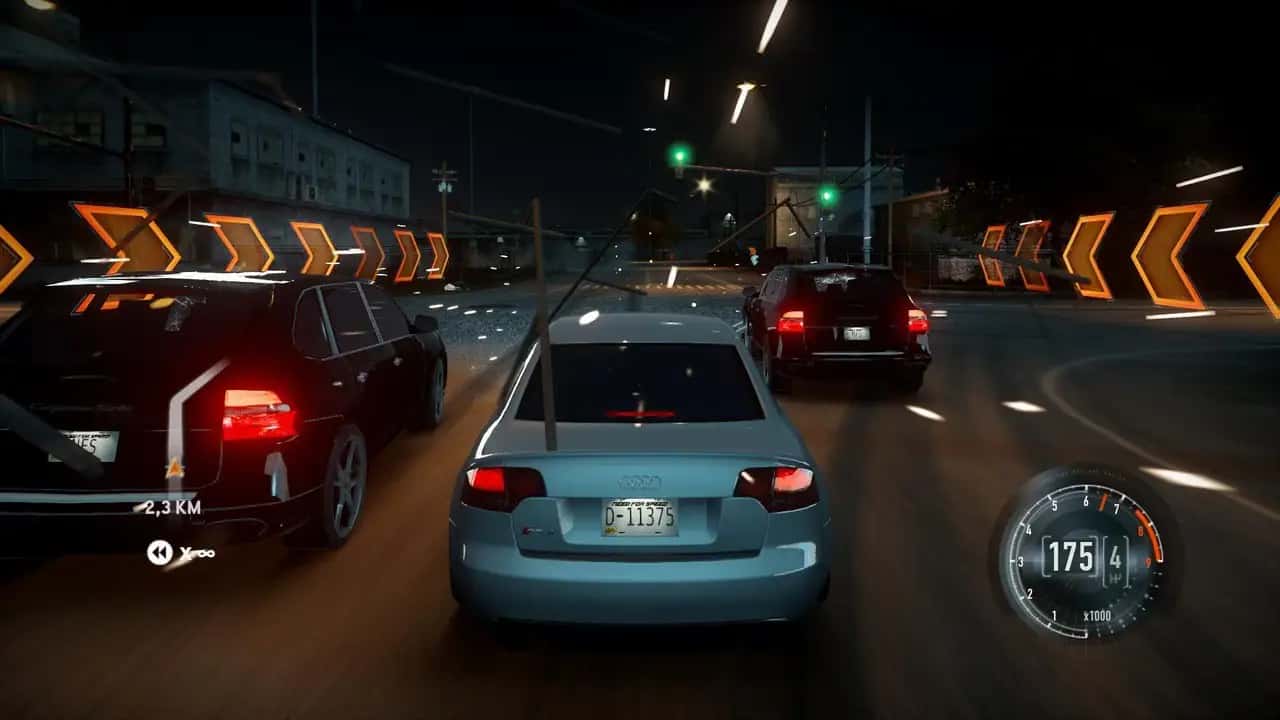The height and width of the screenshot is (720, 1280).
Task: Click the infinity rewind counter symbol
Action: (205, 553)
